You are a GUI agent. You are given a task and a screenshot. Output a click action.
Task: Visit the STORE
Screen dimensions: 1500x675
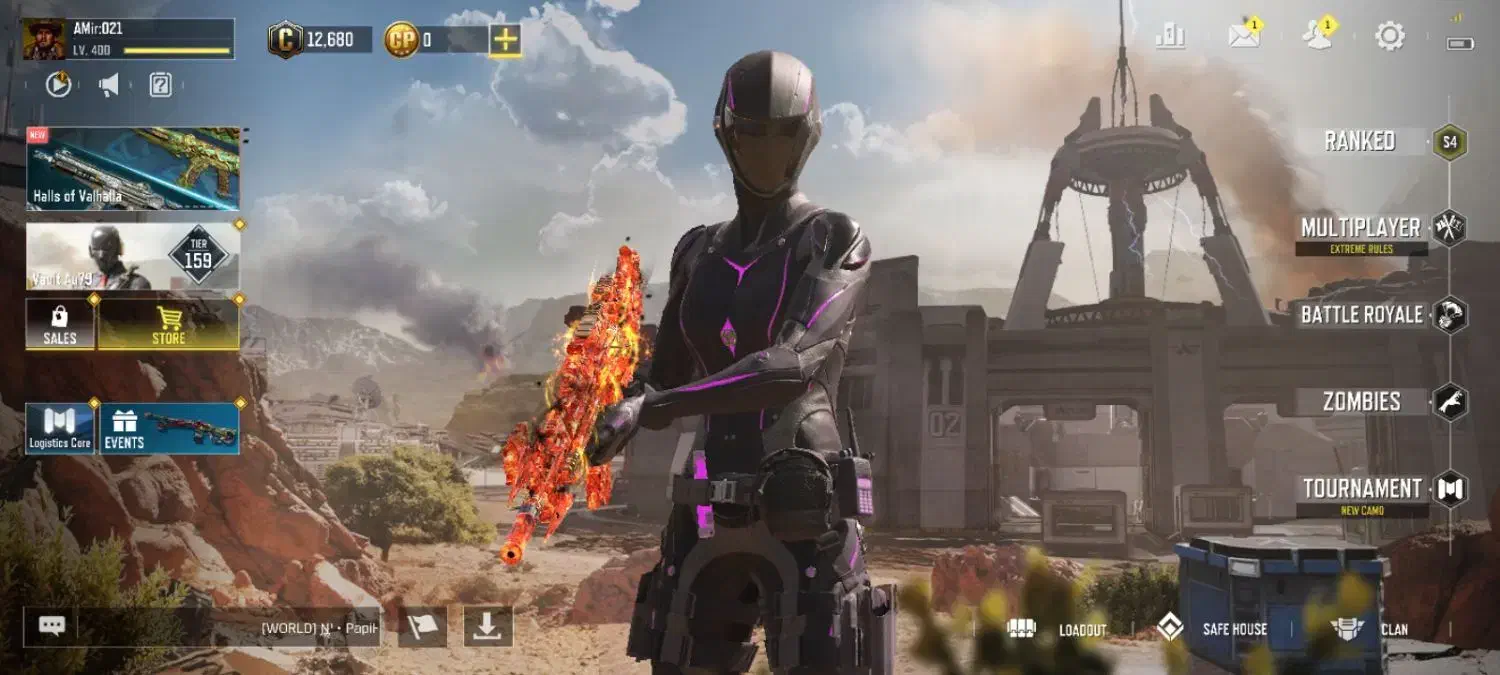(x=168, y=324)
